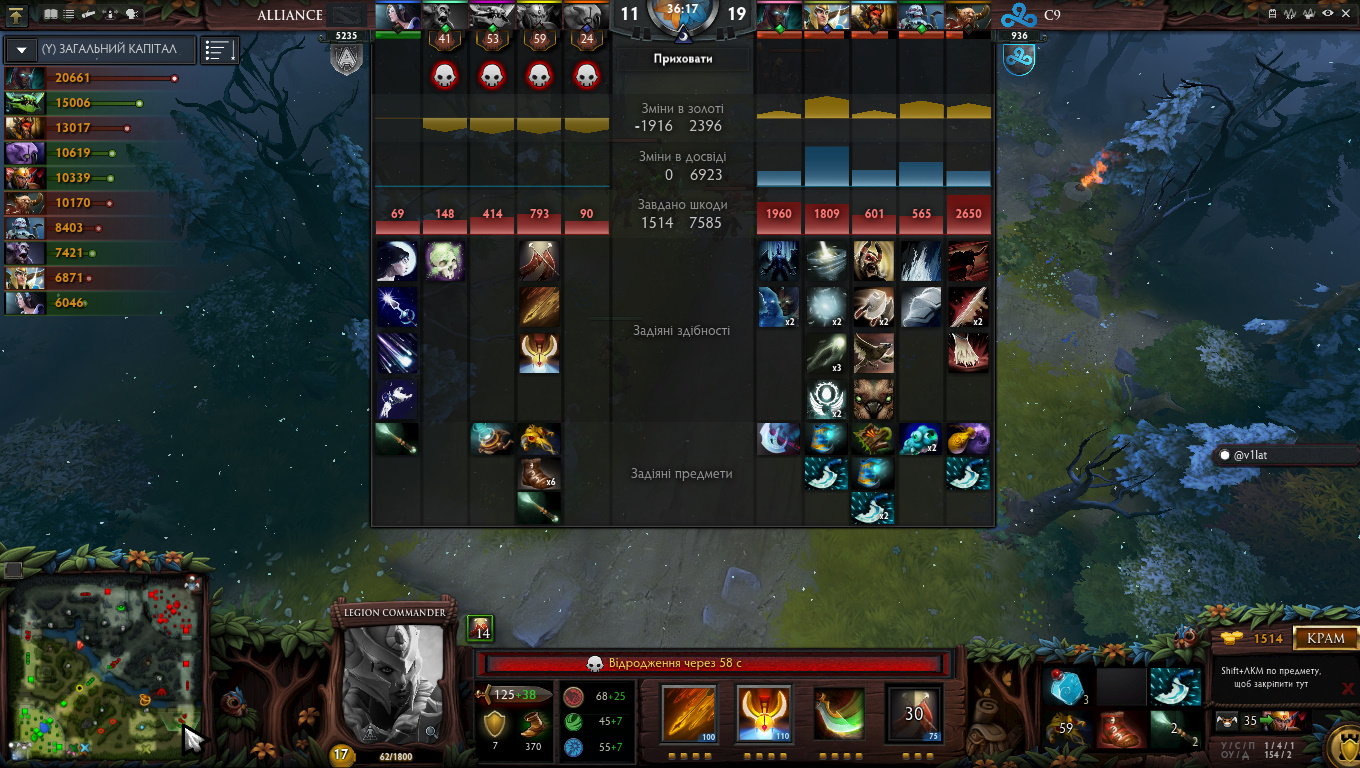This screenshot has width=1360, height=768.
Task: Toggle the sort-list button beside the stats dropdown
Action: pyautogui.click(x=219, y=50)
